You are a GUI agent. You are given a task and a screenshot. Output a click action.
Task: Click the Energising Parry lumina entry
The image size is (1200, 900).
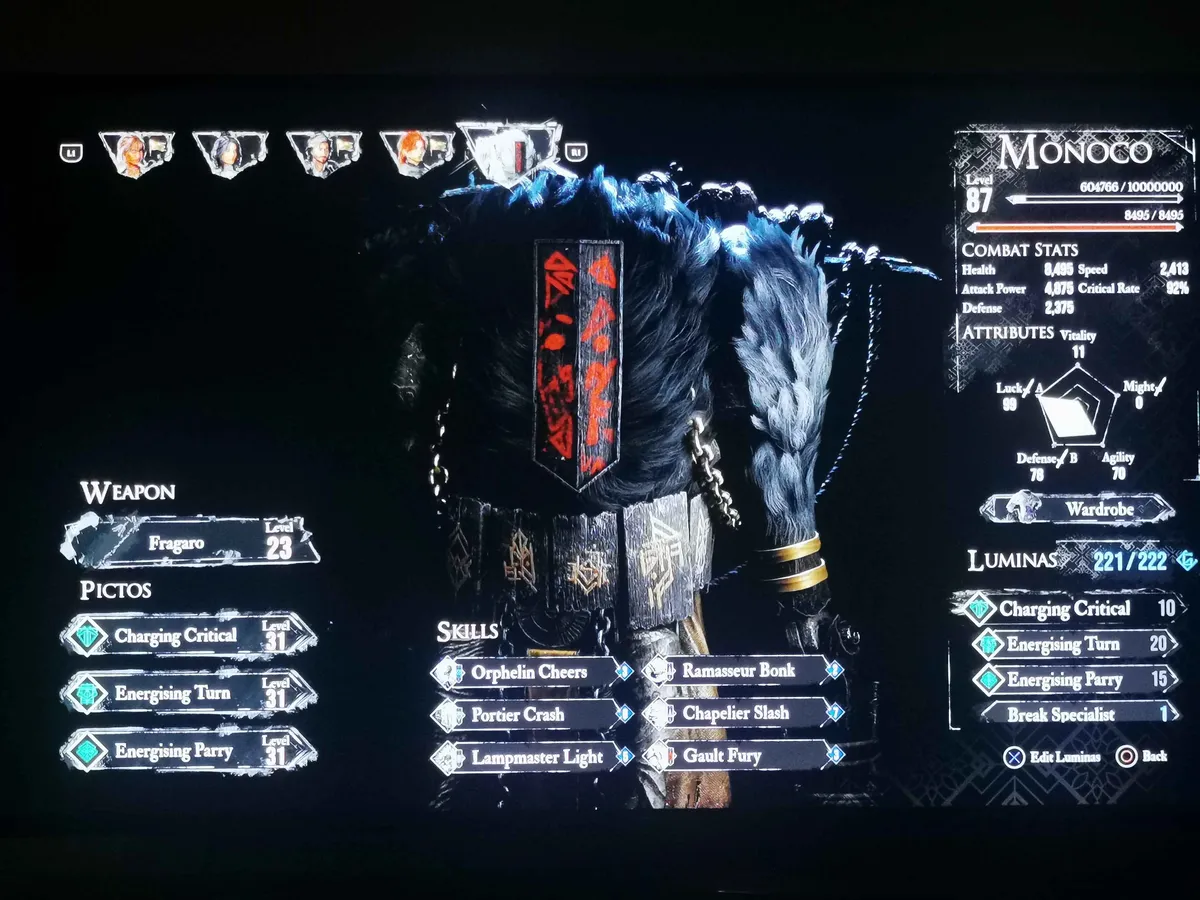click(x=1072, y=680)
